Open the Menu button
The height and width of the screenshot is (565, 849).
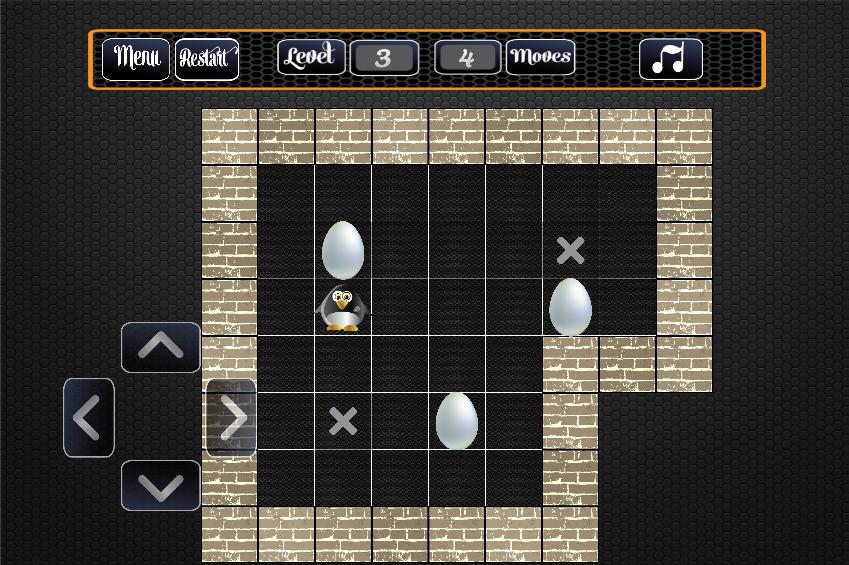click(x=136, y=58)
